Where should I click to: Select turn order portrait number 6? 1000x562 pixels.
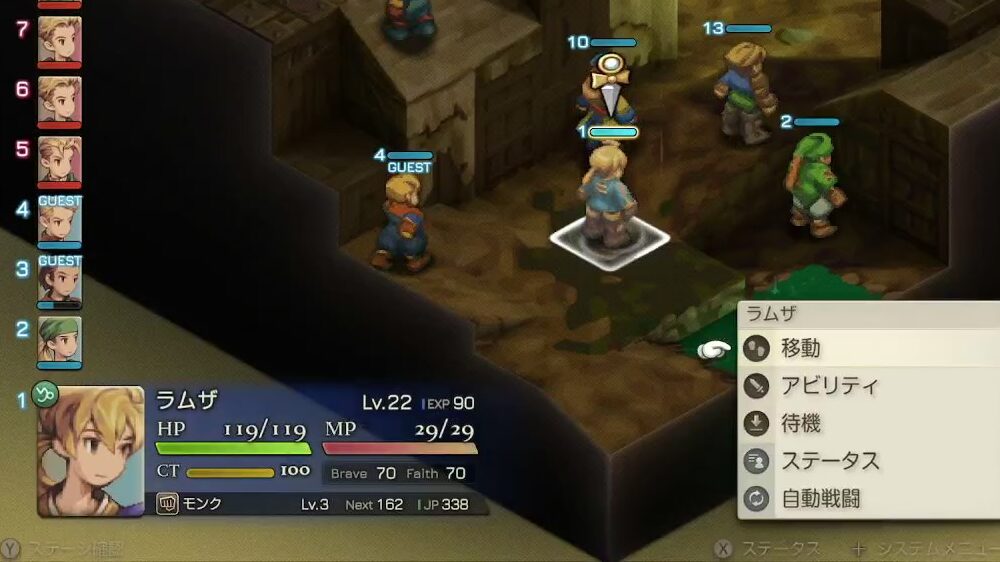point(60,100)
